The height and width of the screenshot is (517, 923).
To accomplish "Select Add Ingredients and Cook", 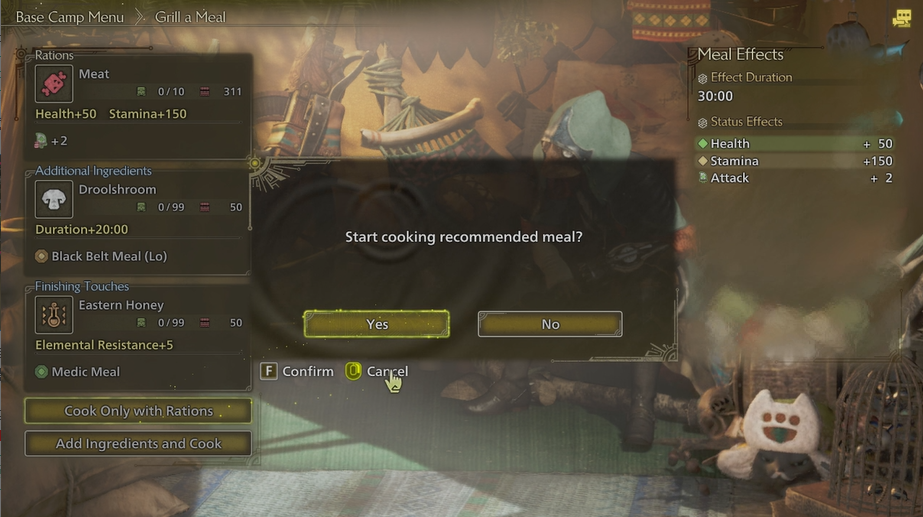I will point(138,443).
